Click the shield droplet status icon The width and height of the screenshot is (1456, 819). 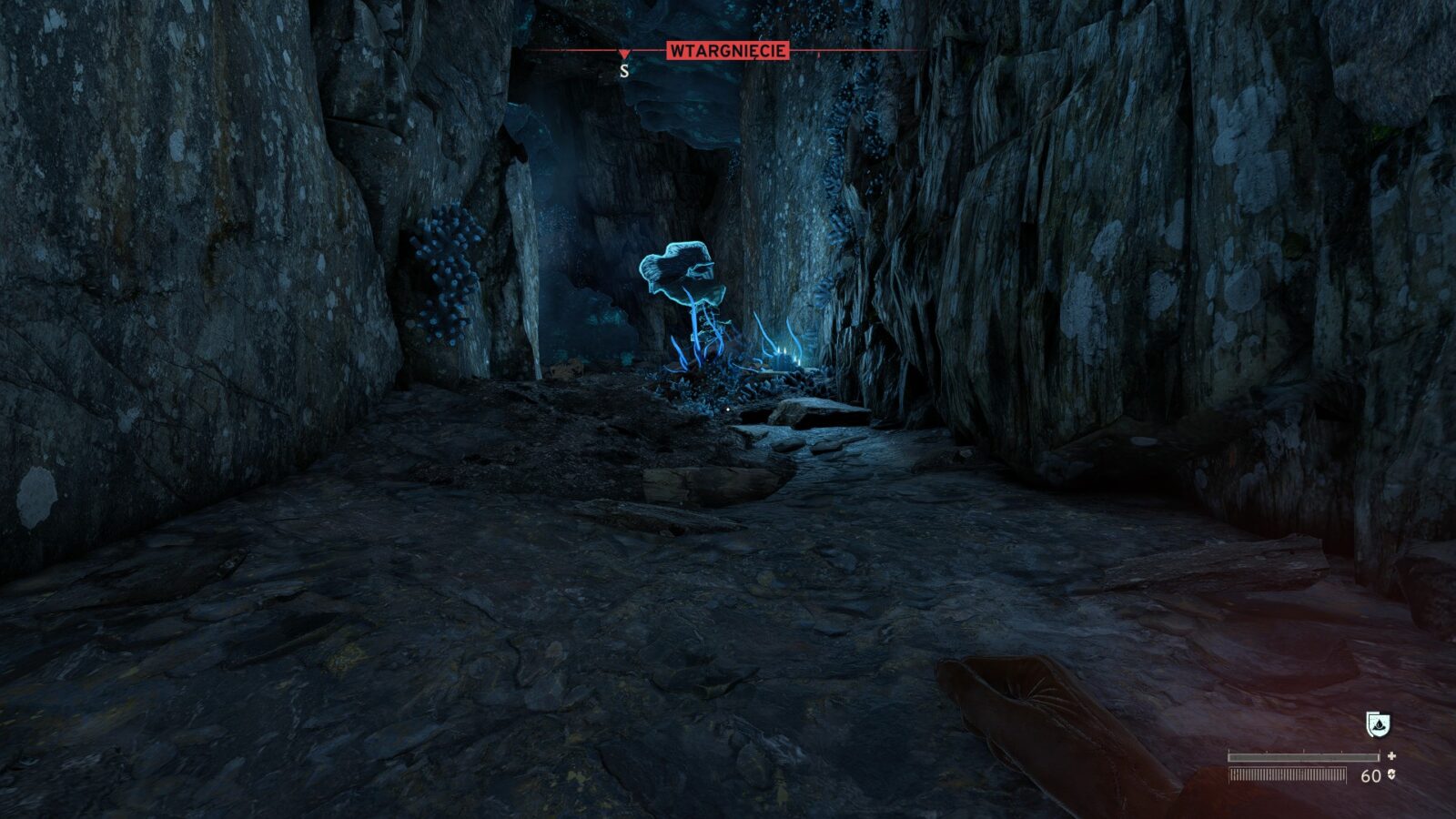pyautogui.click(x=1378, y=724)
